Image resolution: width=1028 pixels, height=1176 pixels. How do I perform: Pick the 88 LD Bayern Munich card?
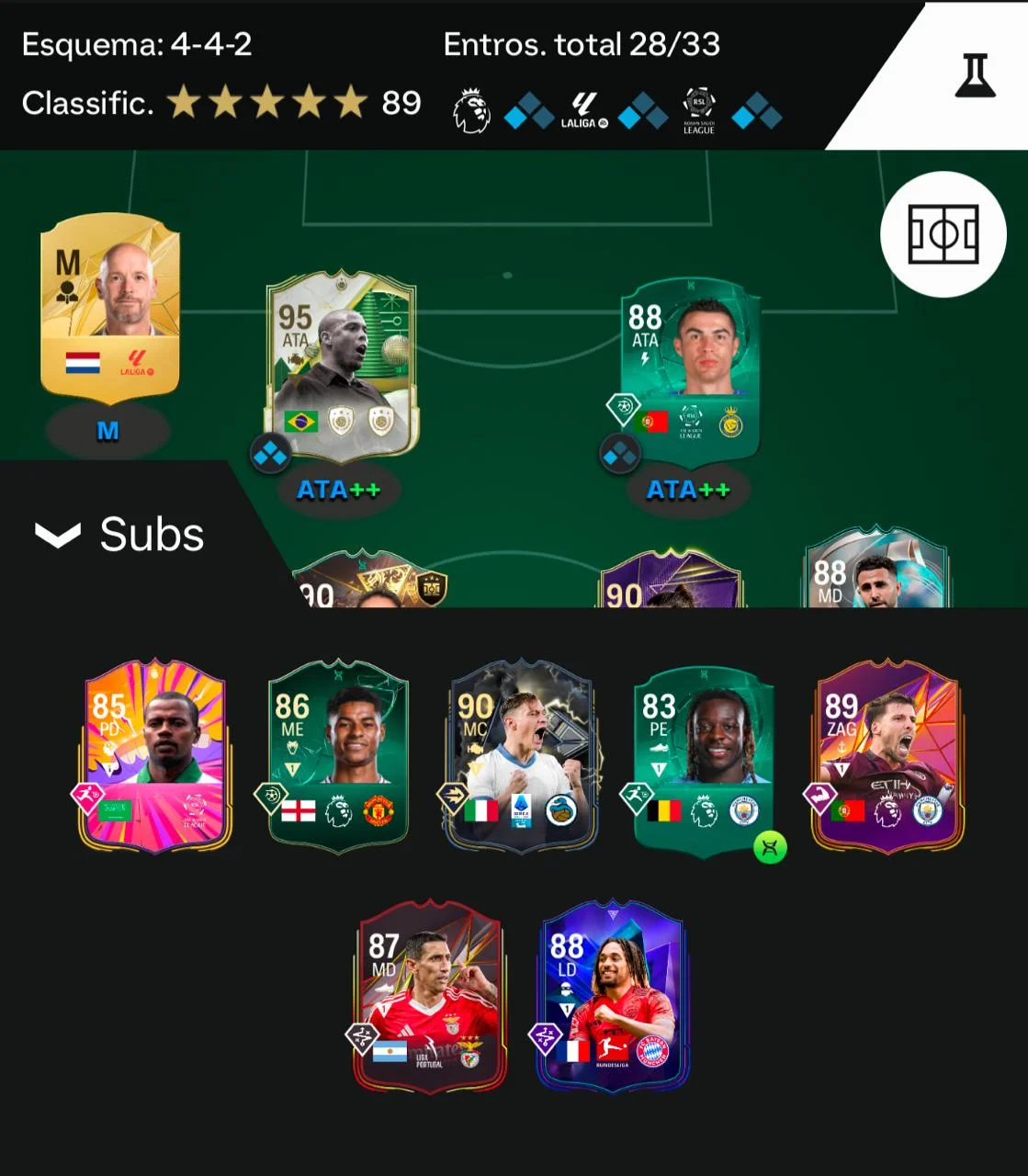coord(612,997)
